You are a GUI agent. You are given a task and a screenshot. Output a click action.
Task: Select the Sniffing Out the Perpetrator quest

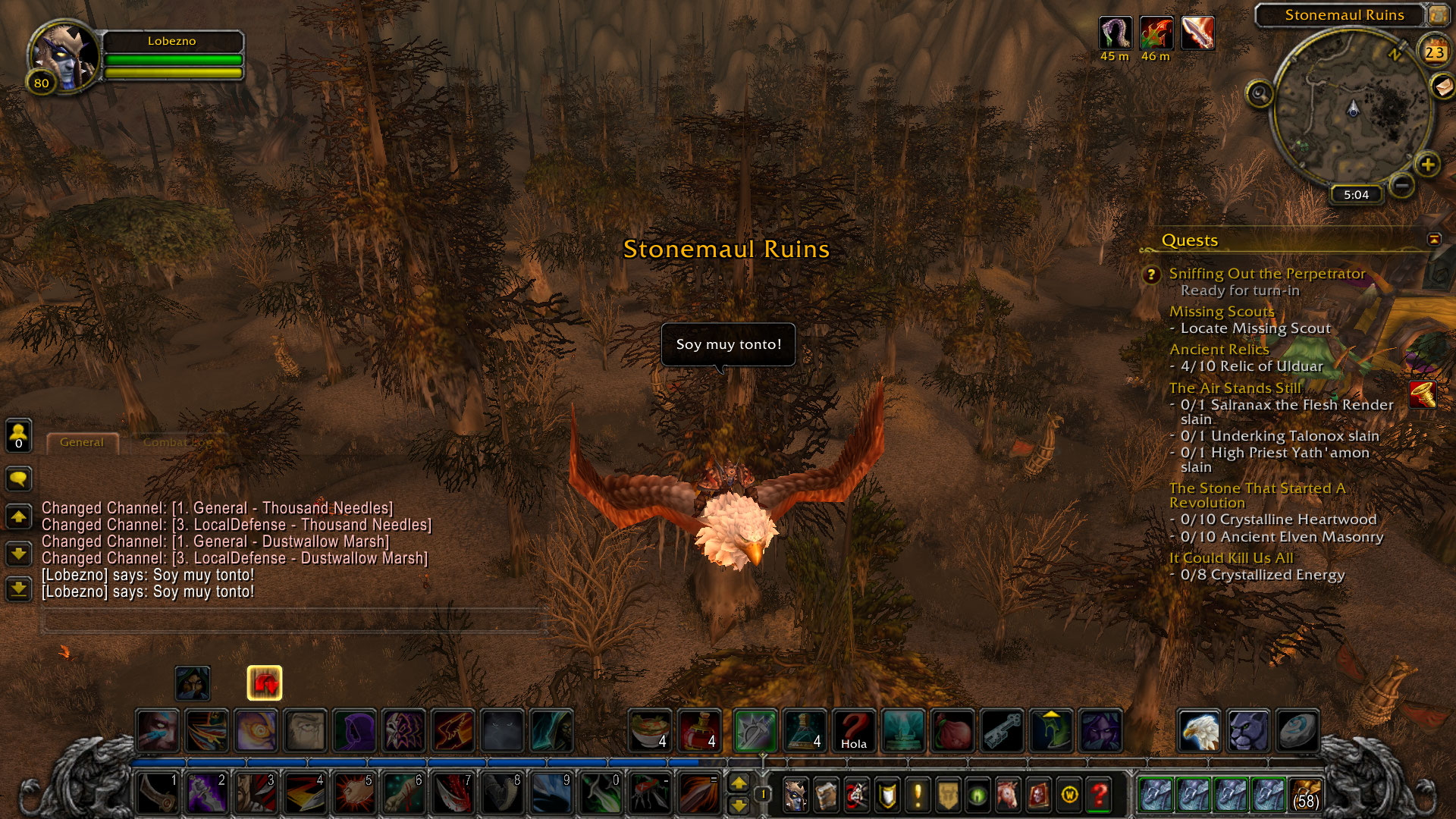tap(1266, 274)
